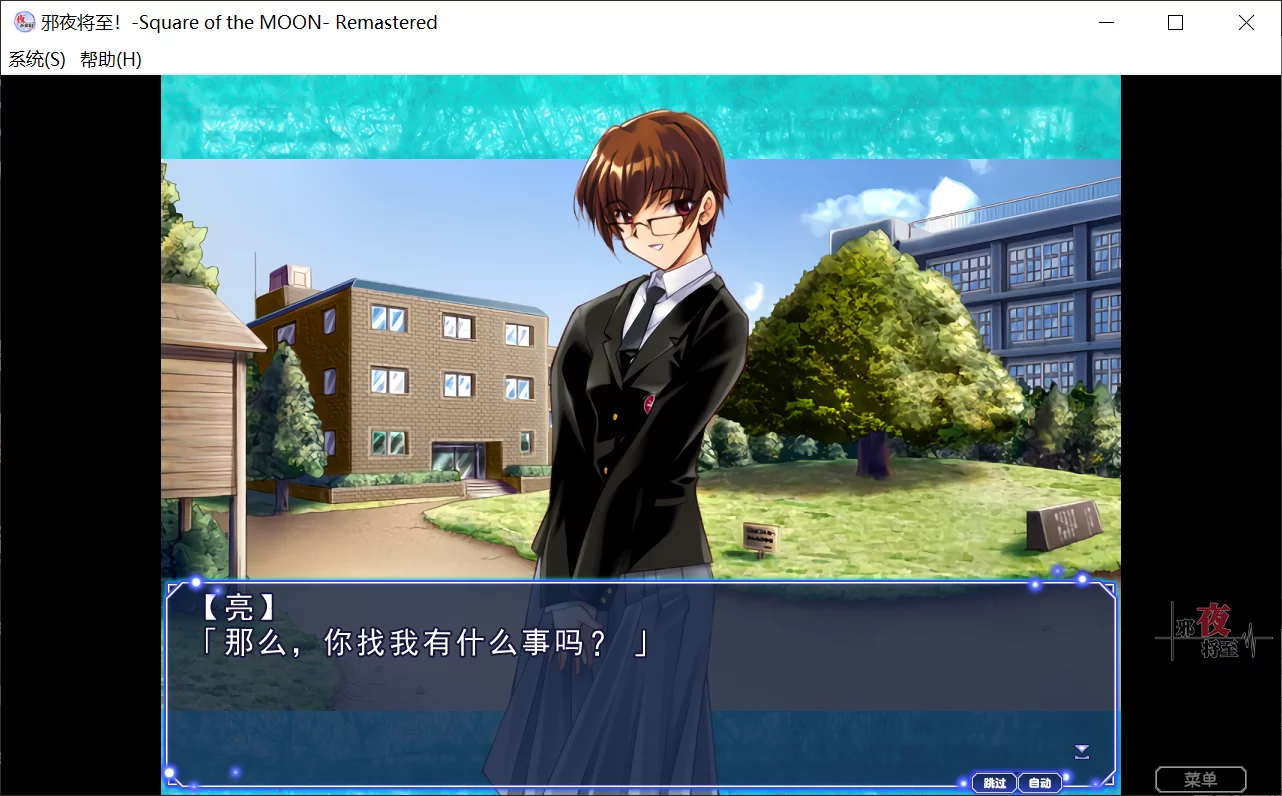Minimize the game window
The width and height of the screenshot is (1282, 796).
tap(1105, 22)
